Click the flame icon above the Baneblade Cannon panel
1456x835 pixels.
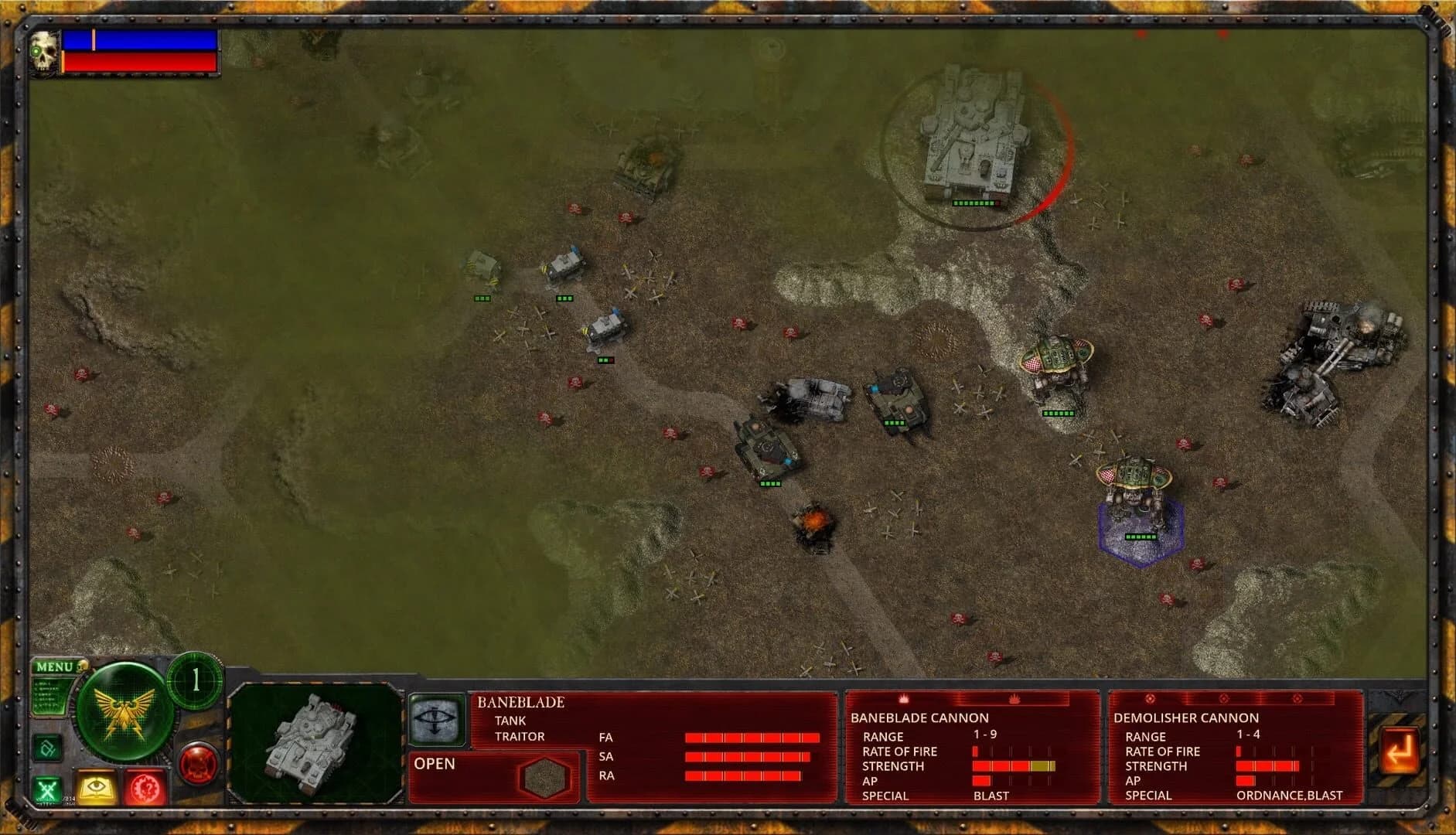click(x=902, y=700)
